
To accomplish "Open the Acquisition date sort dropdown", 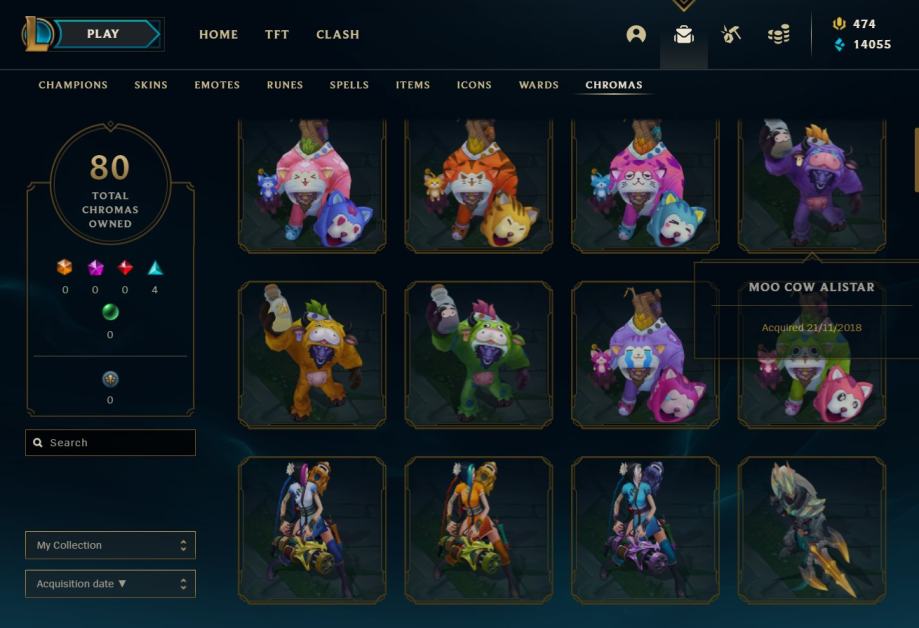I will [110, 584].
